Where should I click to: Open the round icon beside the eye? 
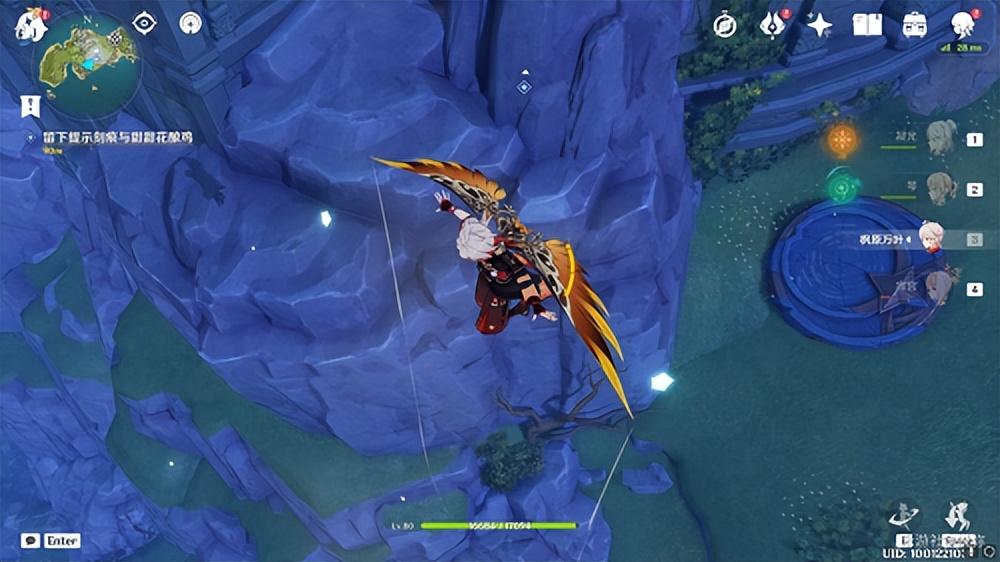click(x=190, y=23)
